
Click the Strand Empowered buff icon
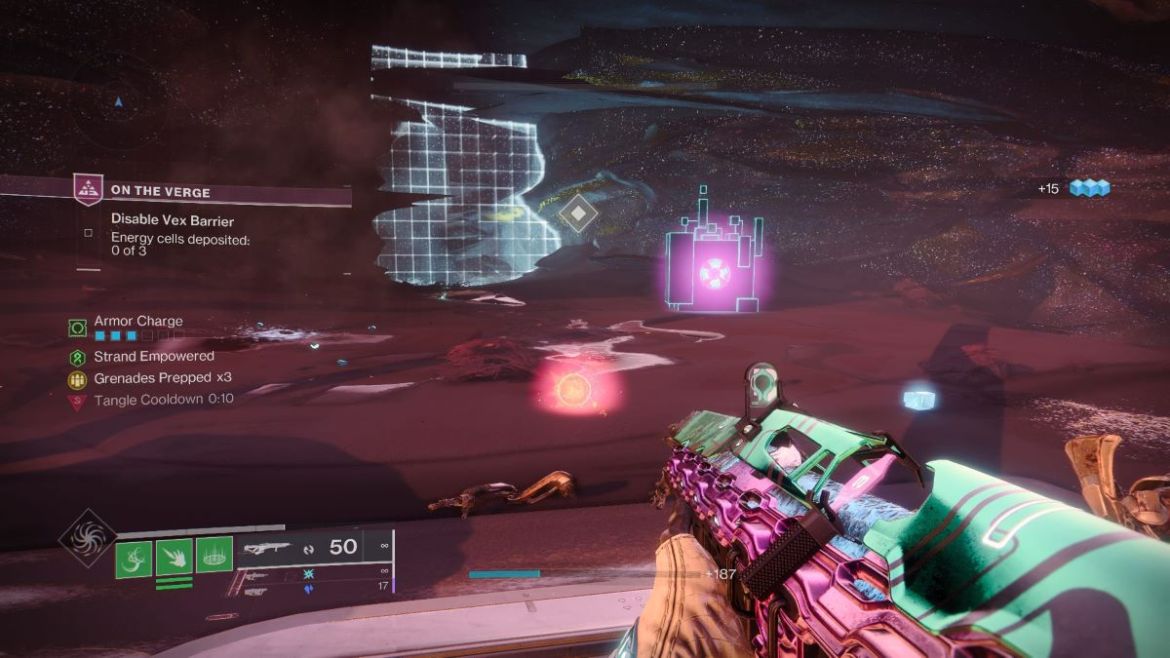[77, 357]
